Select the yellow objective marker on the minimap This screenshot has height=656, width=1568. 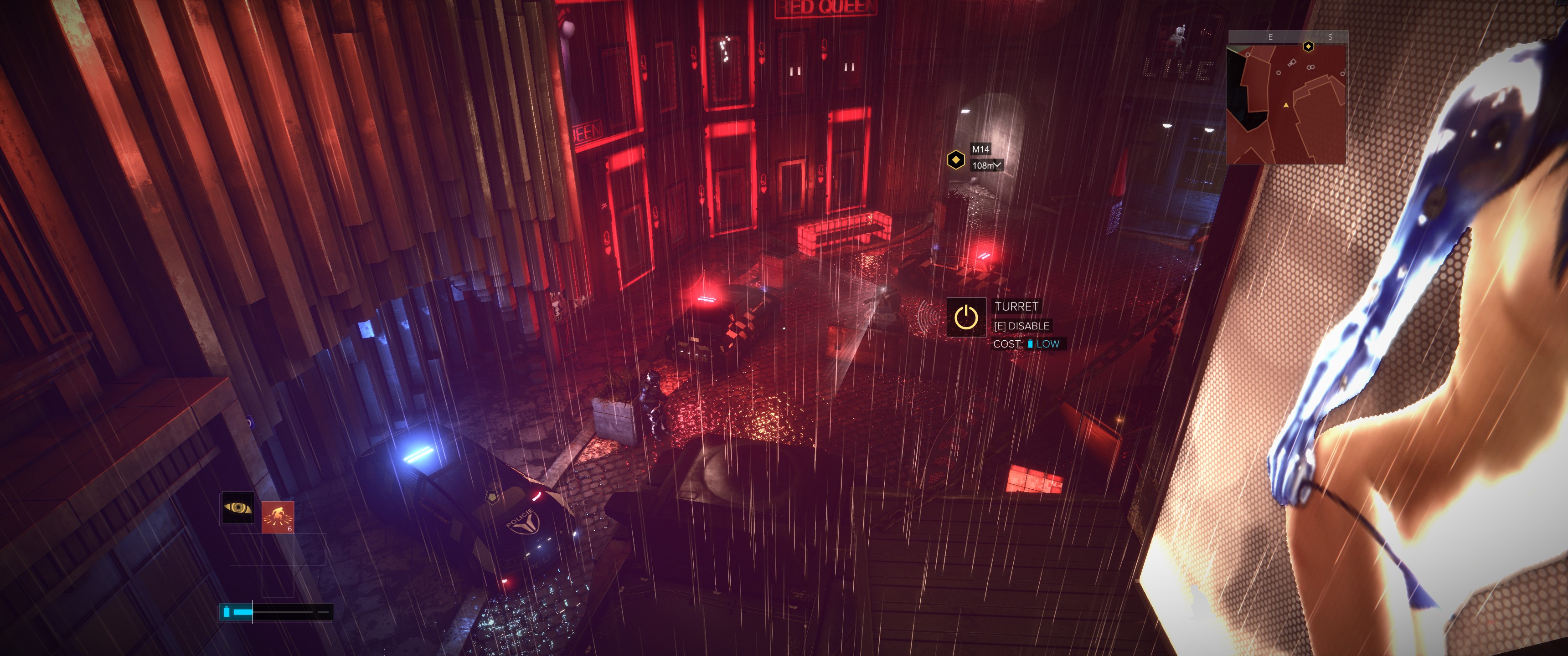pyautogui.click(x=1308, y=46)
